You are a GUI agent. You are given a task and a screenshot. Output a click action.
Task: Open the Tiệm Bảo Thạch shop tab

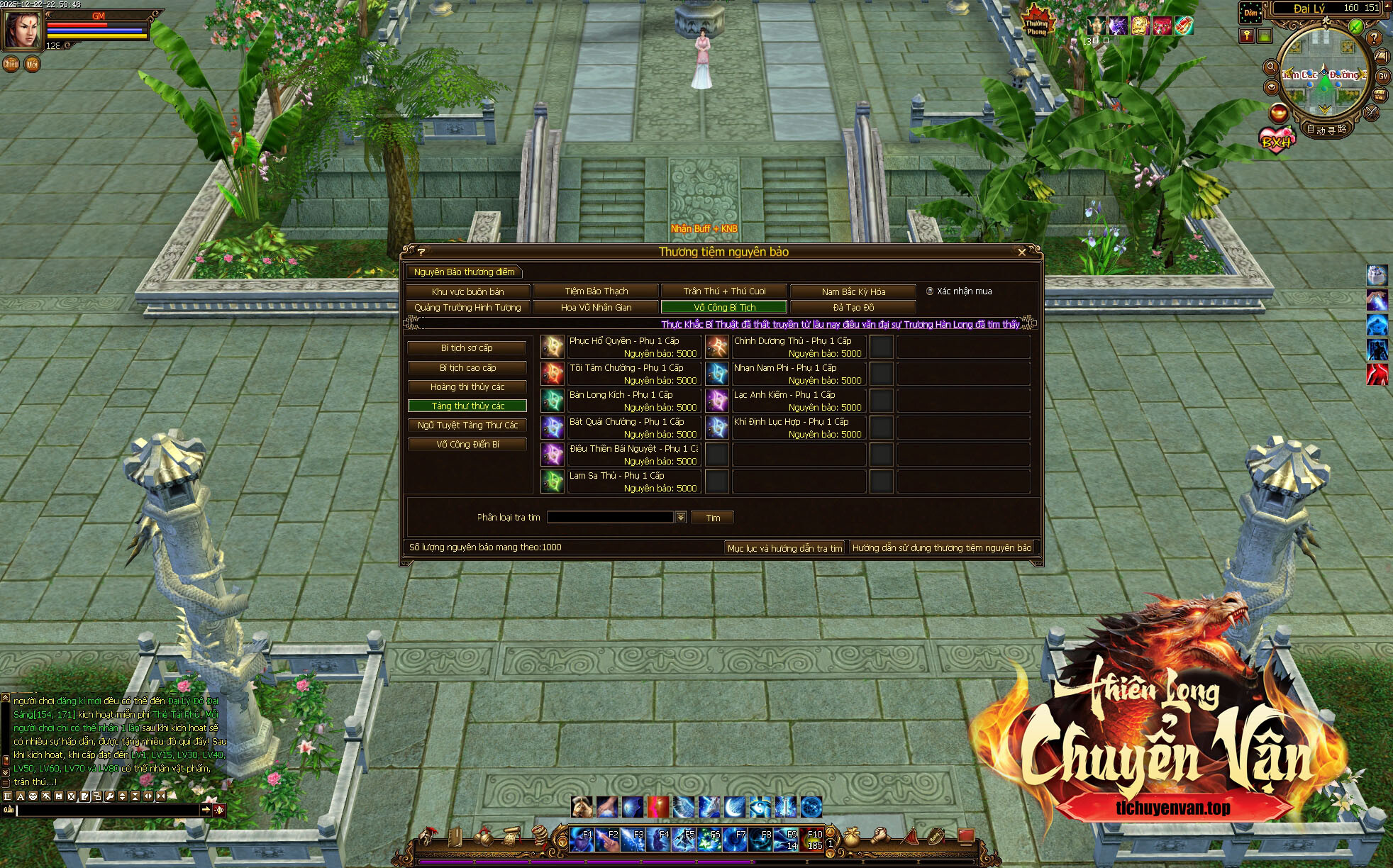click(596, 291)
